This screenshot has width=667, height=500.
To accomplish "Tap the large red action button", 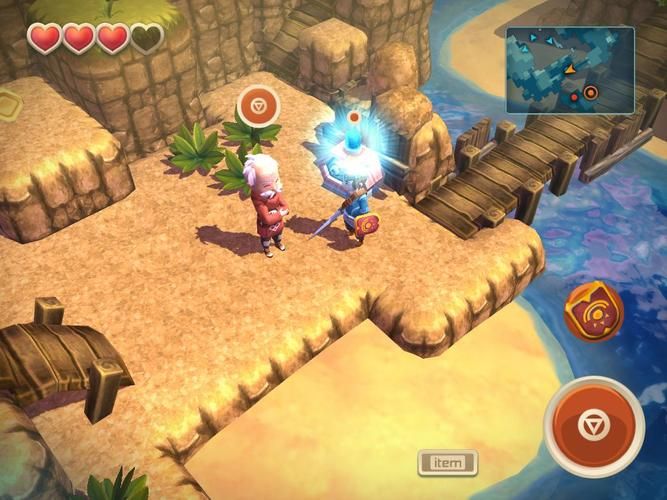I will pyautogui.click(x=594, y=425).
